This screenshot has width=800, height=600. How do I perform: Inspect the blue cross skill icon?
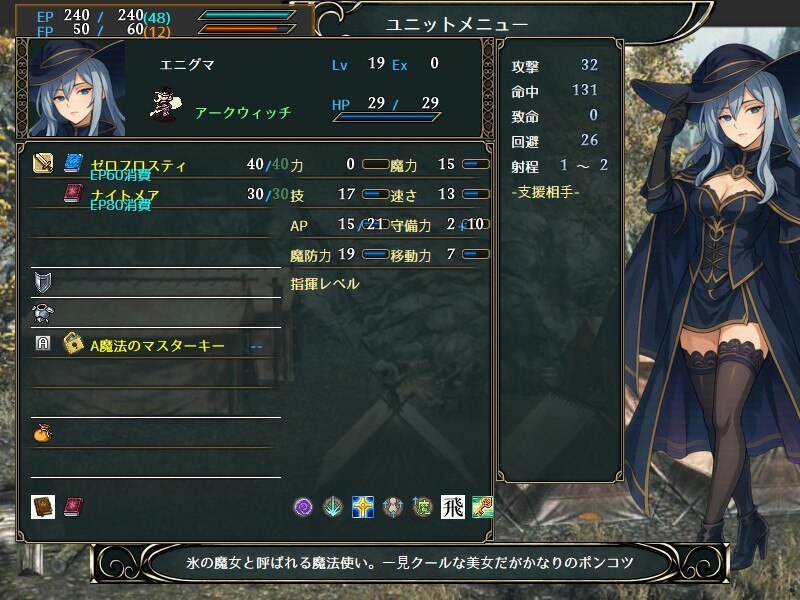(x=362, y=507)
